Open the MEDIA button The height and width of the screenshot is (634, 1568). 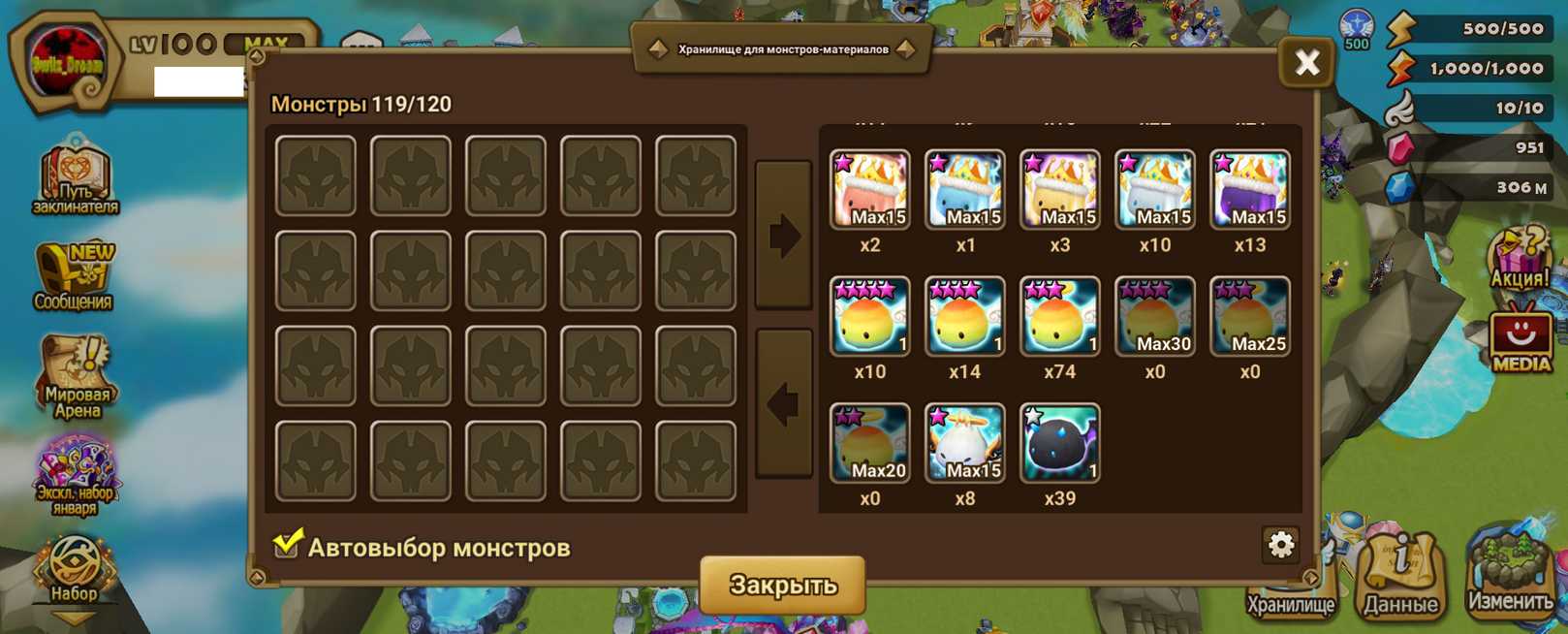1520,339
